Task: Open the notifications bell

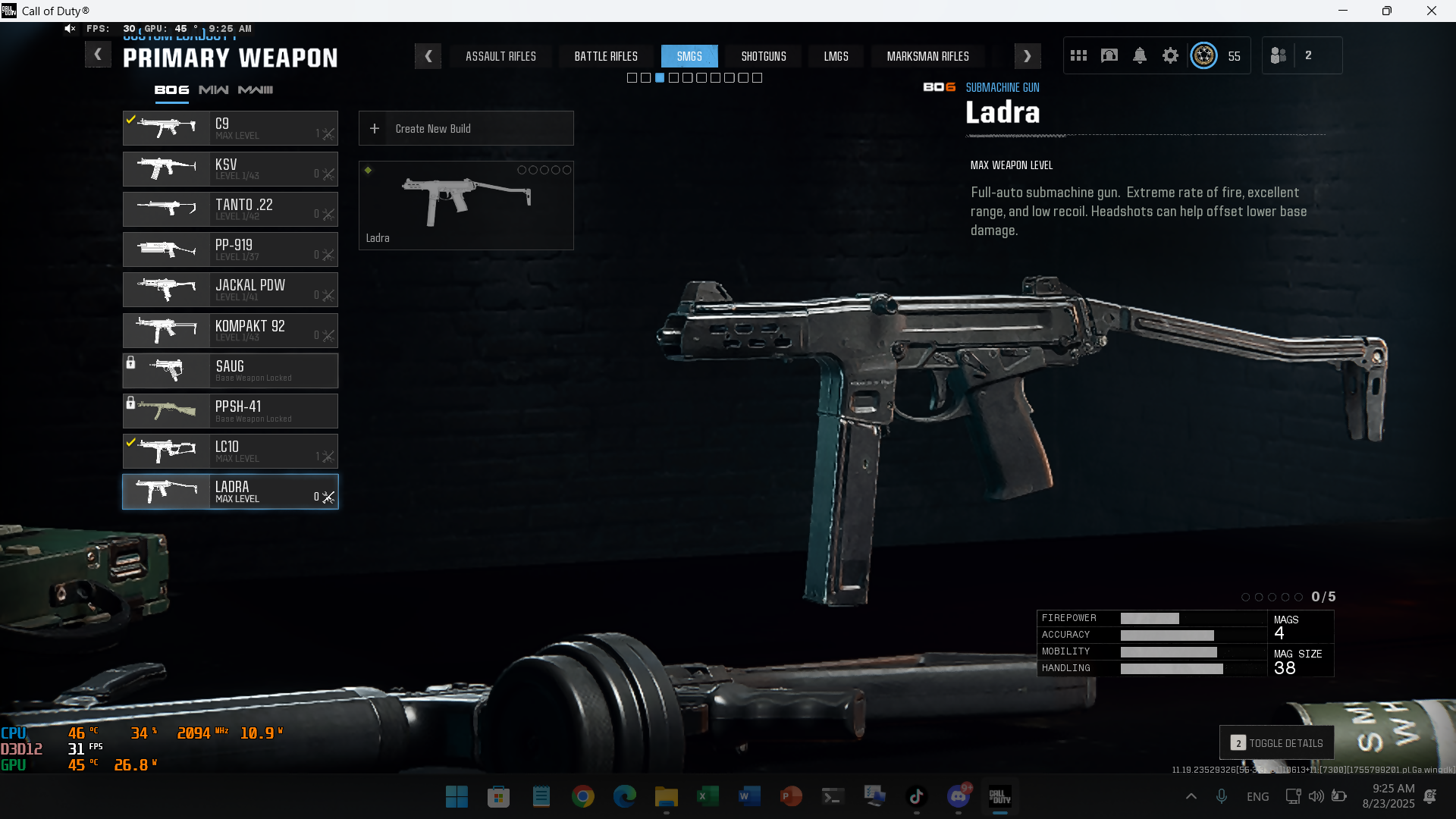Action: pyautogui.click(x=1140, y=55)
